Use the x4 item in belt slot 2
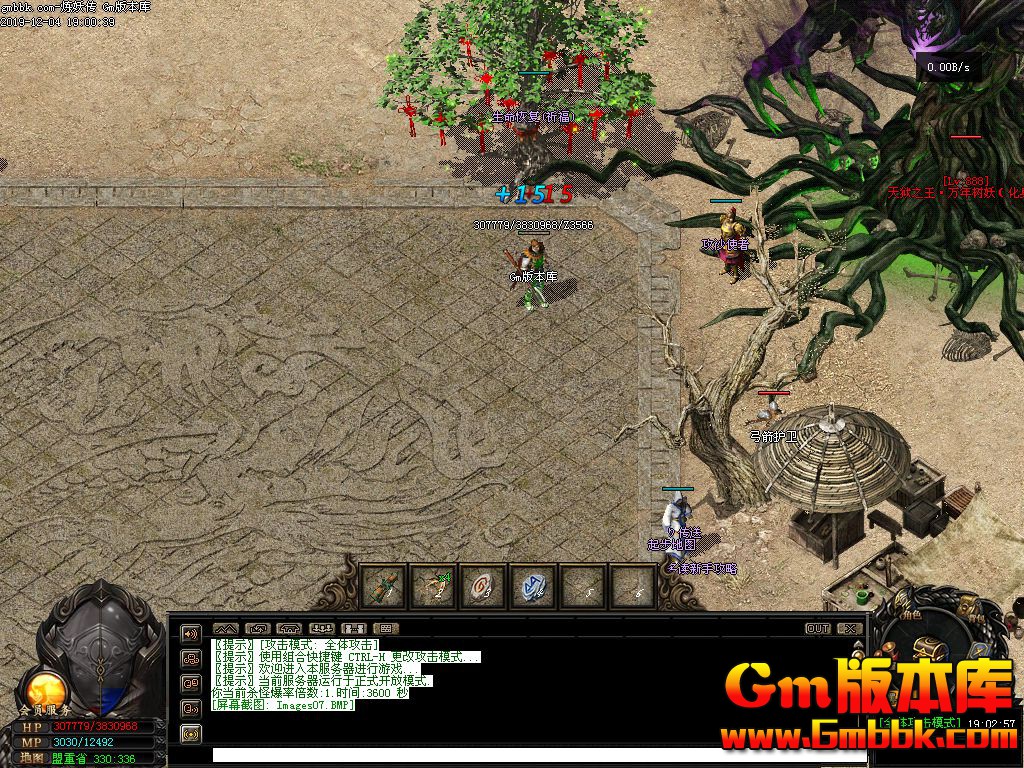This screenshot has height=768, width=1024. [433, 586]
